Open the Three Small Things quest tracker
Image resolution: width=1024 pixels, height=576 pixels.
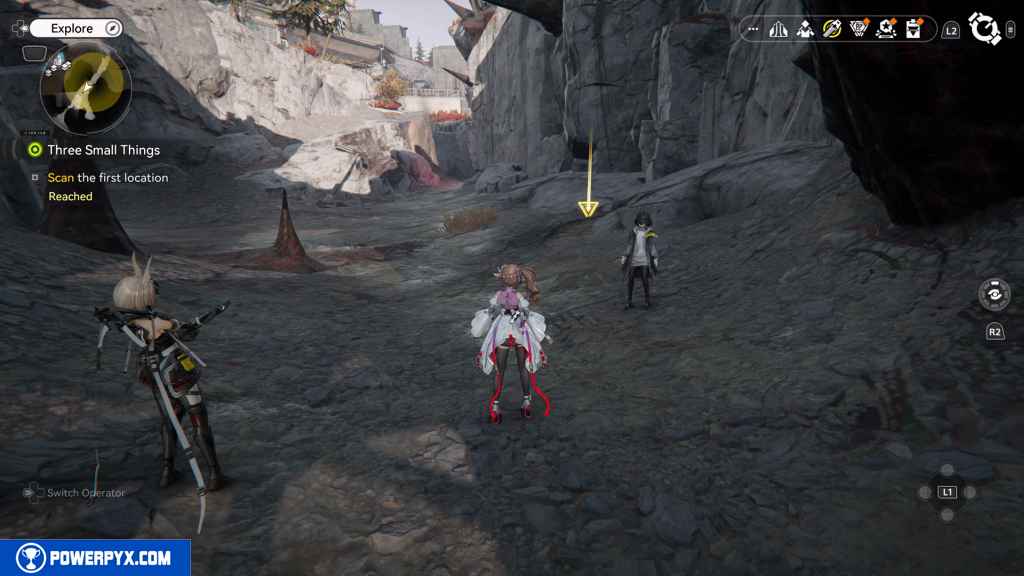pyautogui.click(x=103, y=150)
